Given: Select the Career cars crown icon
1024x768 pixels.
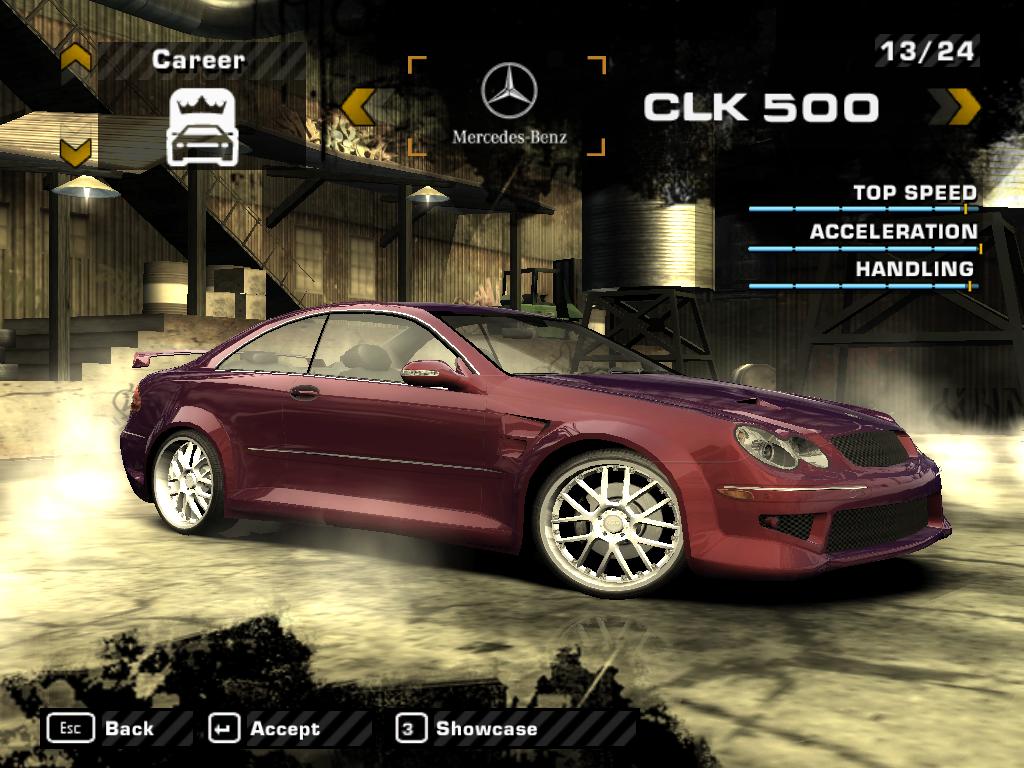Looking at the screenshot, I should (x=201, y=126).
